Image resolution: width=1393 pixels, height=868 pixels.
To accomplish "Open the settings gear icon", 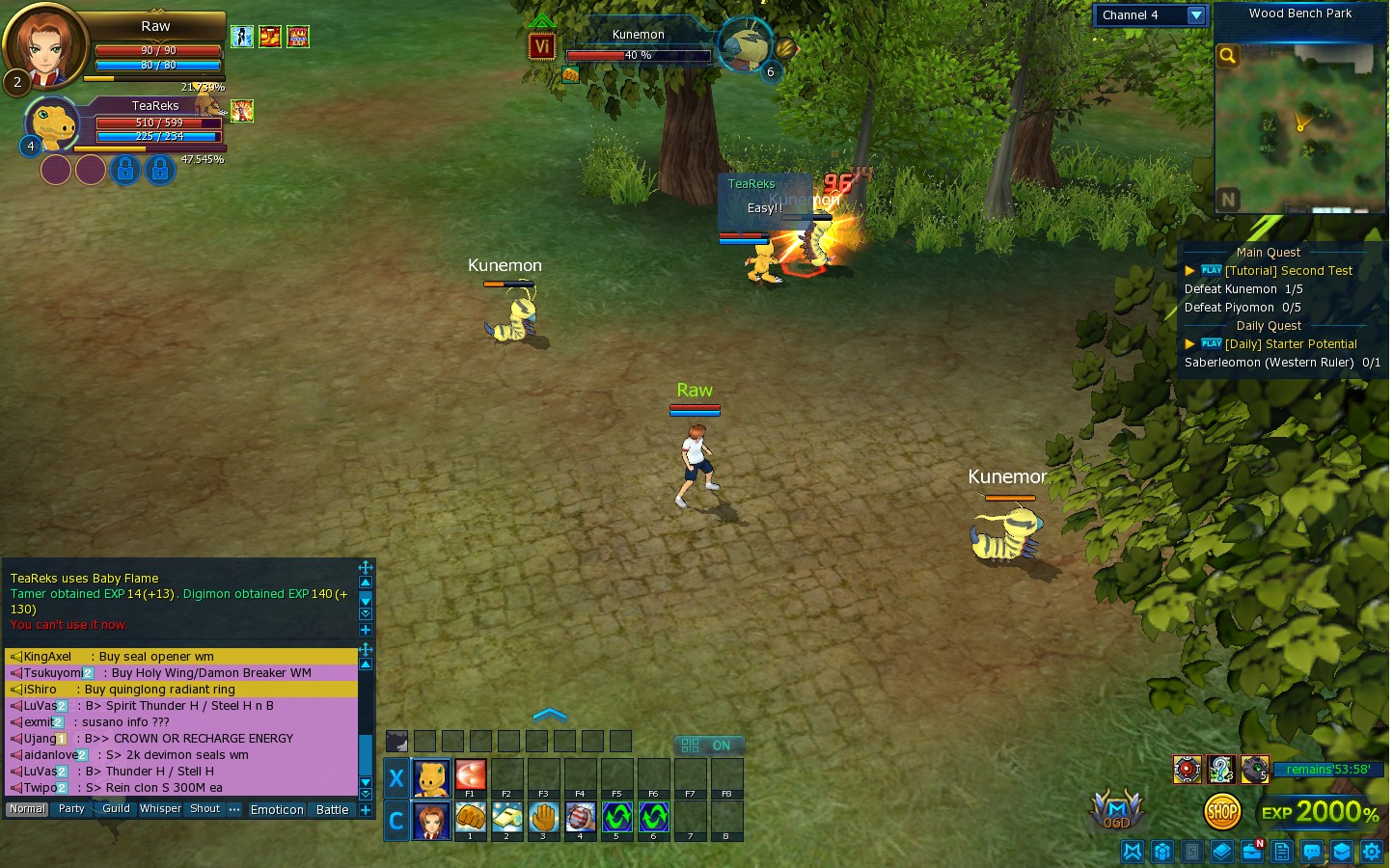I will click(x=1371, y=852).
